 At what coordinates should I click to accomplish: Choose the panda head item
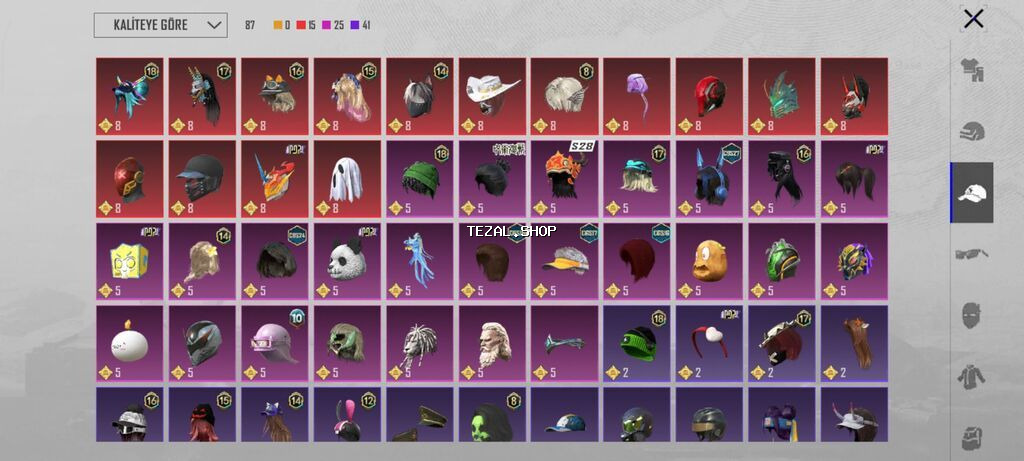(347, 261)
